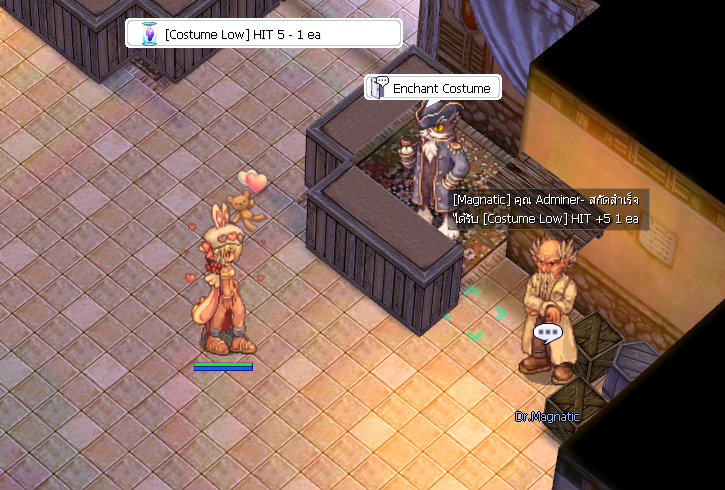Click the Costume Low HIT 5 item notification

pos(263,34)
